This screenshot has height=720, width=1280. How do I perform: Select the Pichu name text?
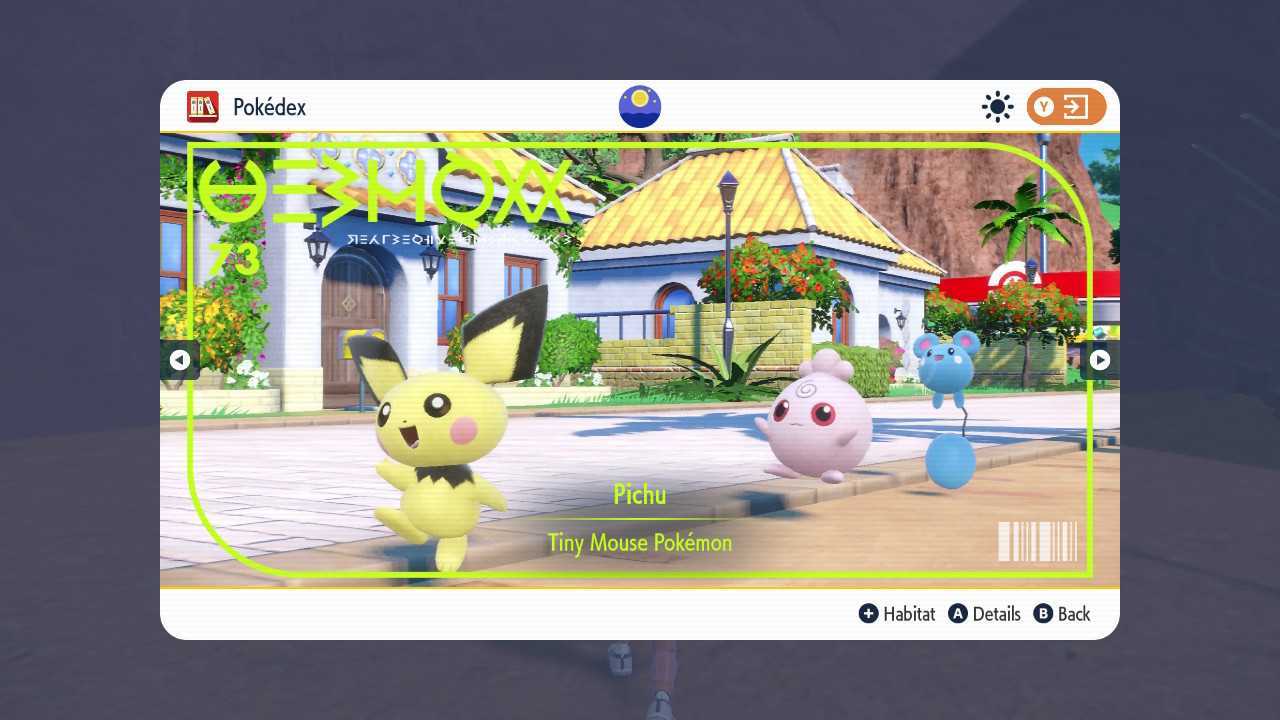639,494
